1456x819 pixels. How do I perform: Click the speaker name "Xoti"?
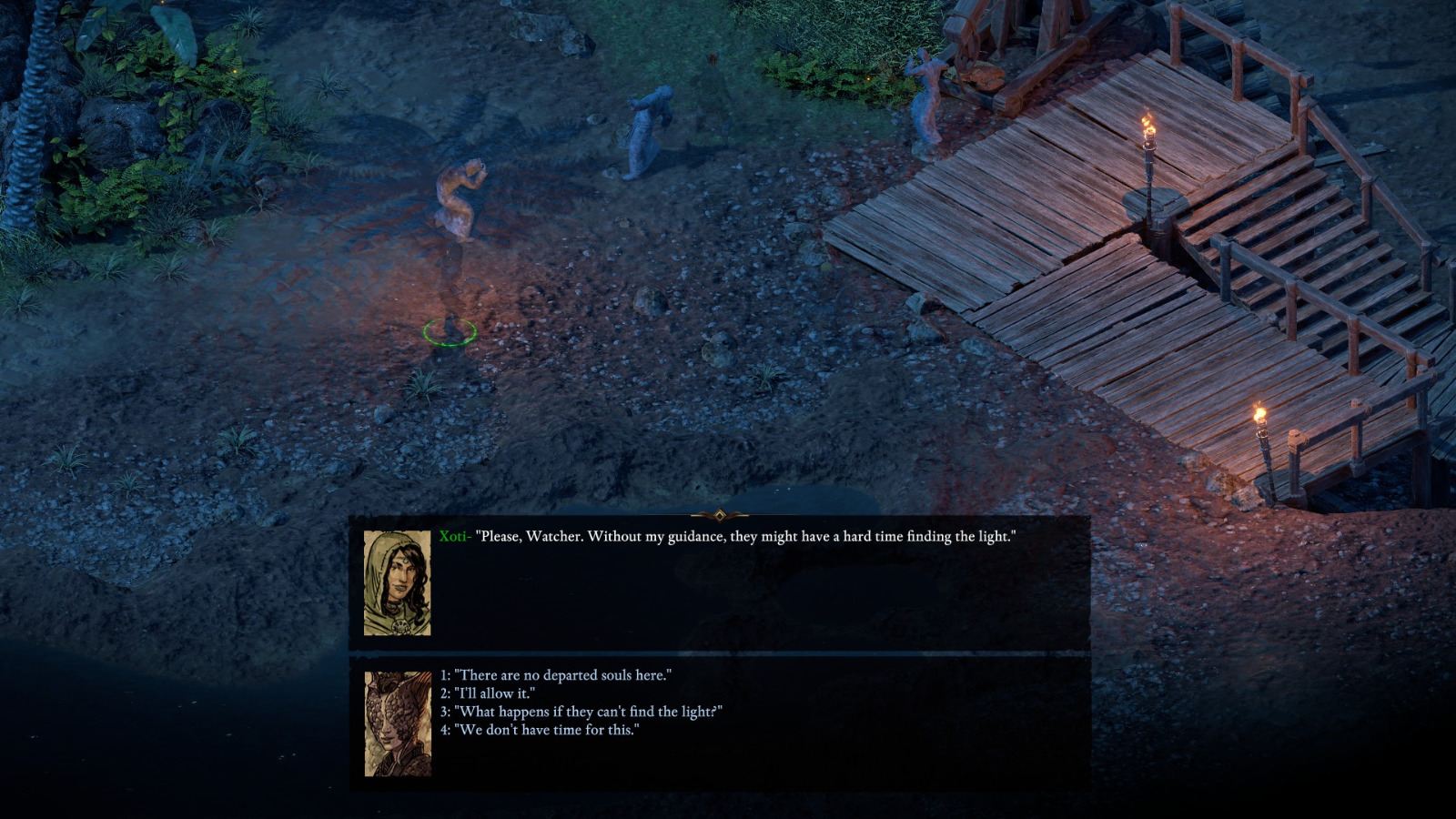coord(455,536)
